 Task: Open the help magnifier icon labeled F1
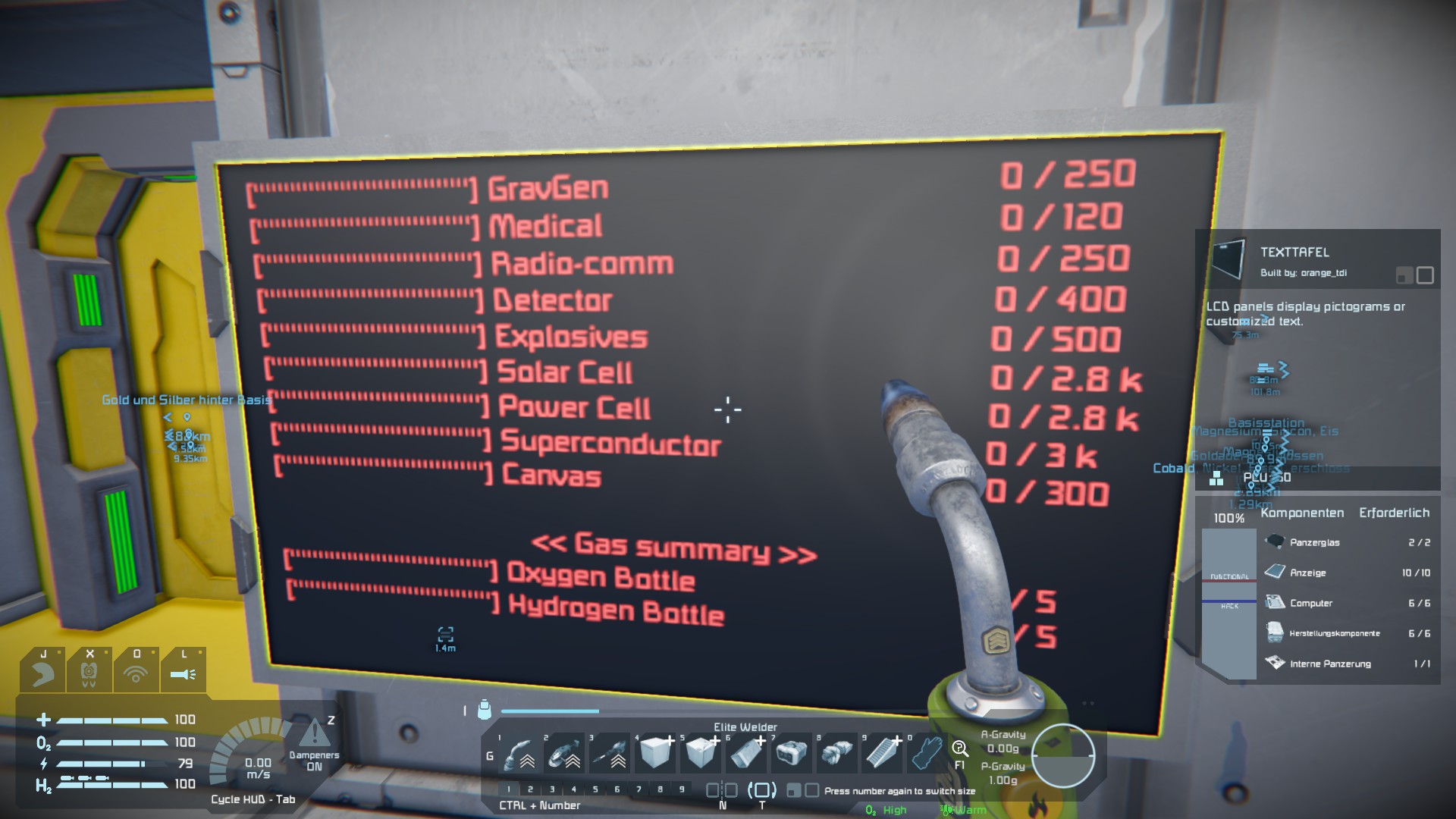959,751
